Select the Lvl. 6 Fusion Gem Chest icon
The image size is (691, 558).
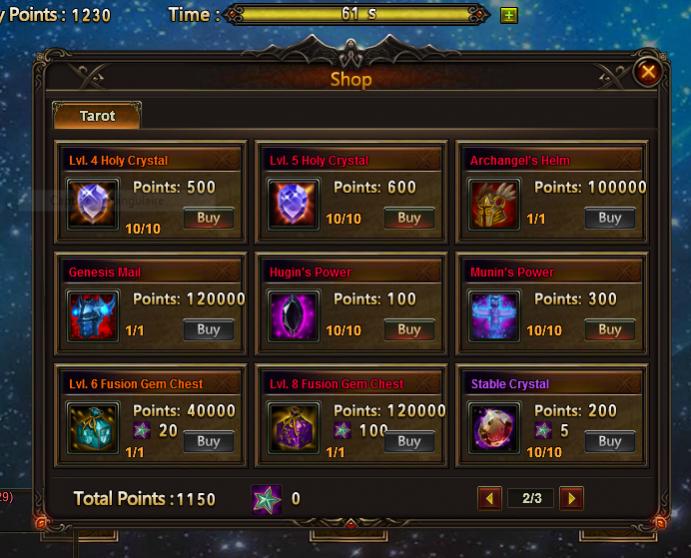(94, 429)
